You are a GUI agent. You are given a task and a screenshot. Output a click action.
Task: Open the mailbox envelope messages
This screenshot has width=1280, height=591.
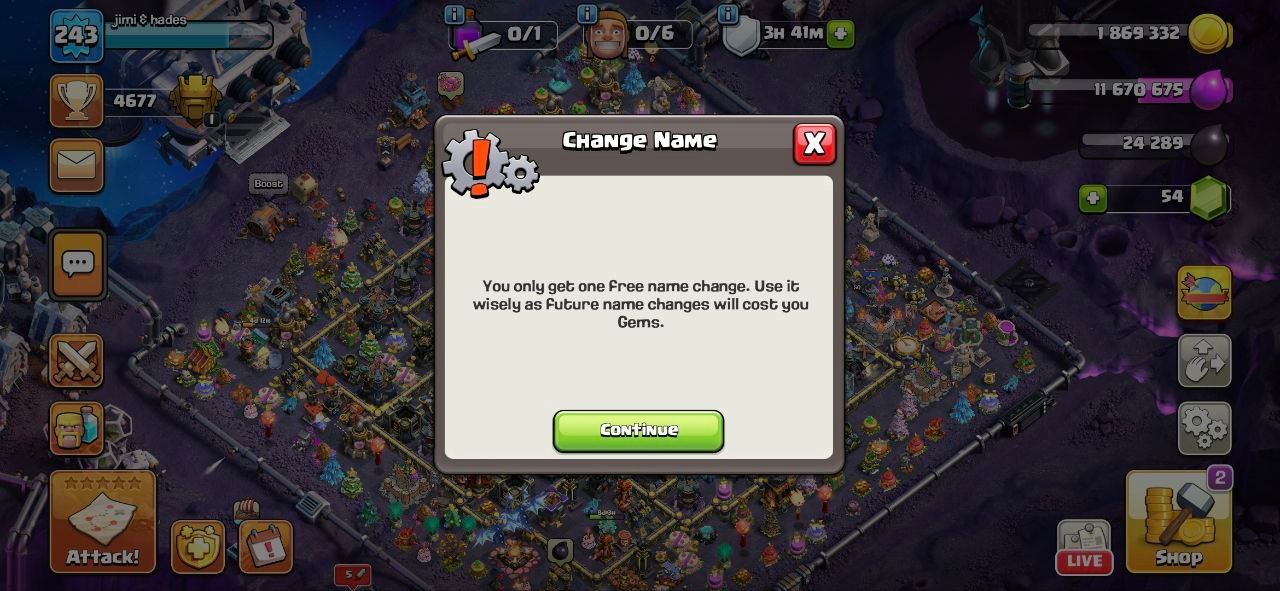coord(77,165)
